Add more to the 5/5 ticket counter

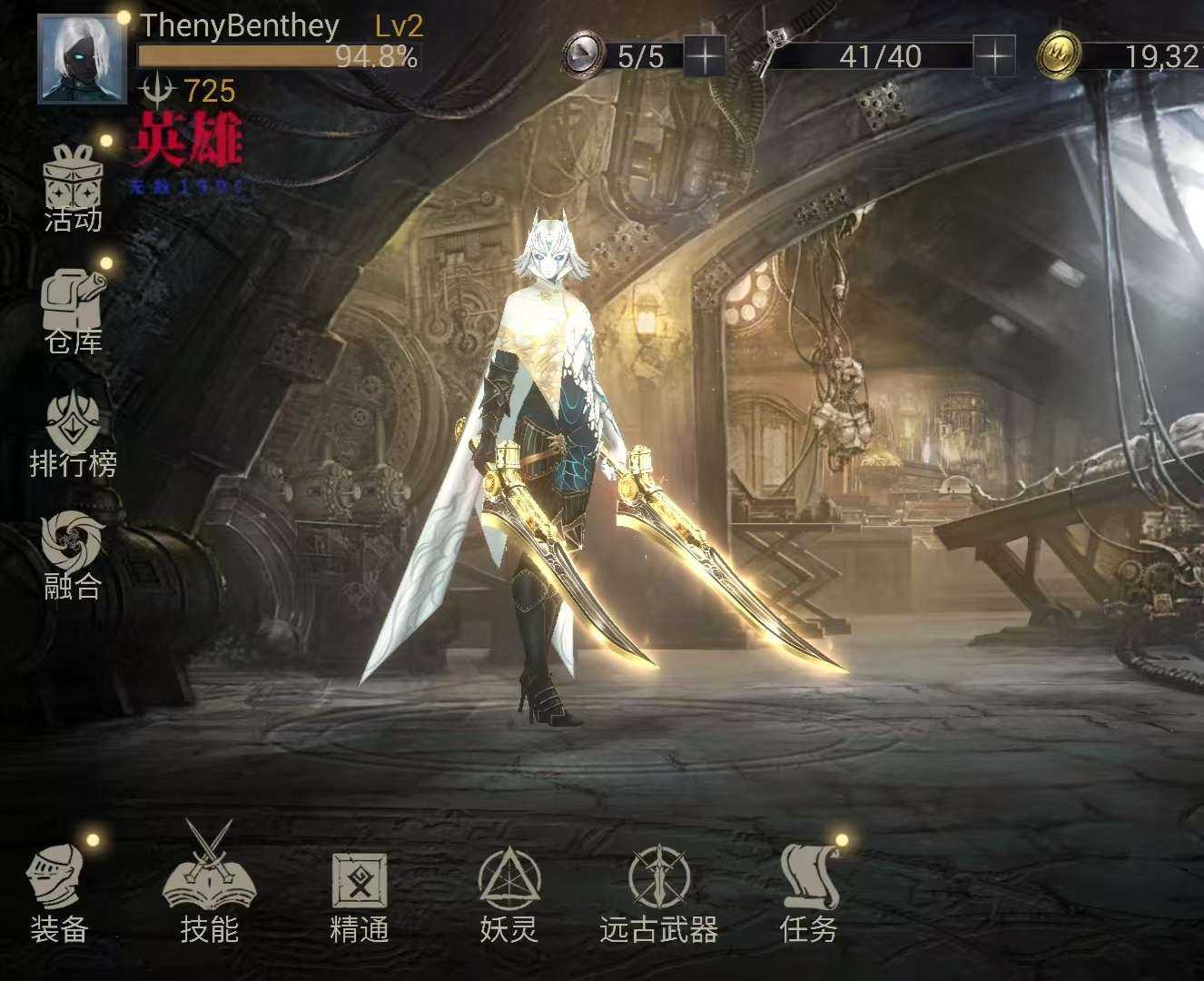pos(705,57)
